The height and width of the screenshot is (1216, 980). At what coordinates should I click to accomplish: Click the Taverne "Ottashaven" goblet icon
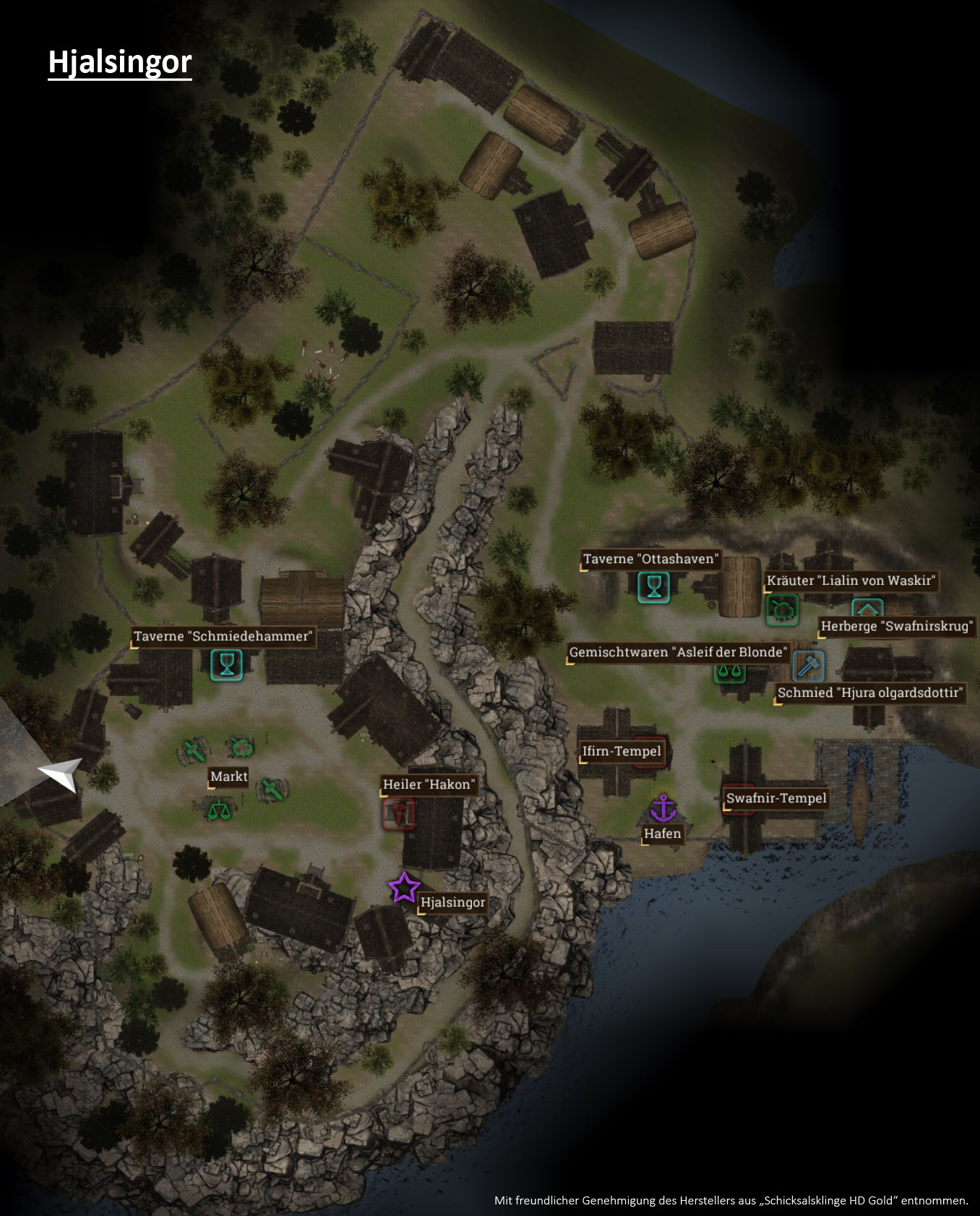click(x=653, y=587)
